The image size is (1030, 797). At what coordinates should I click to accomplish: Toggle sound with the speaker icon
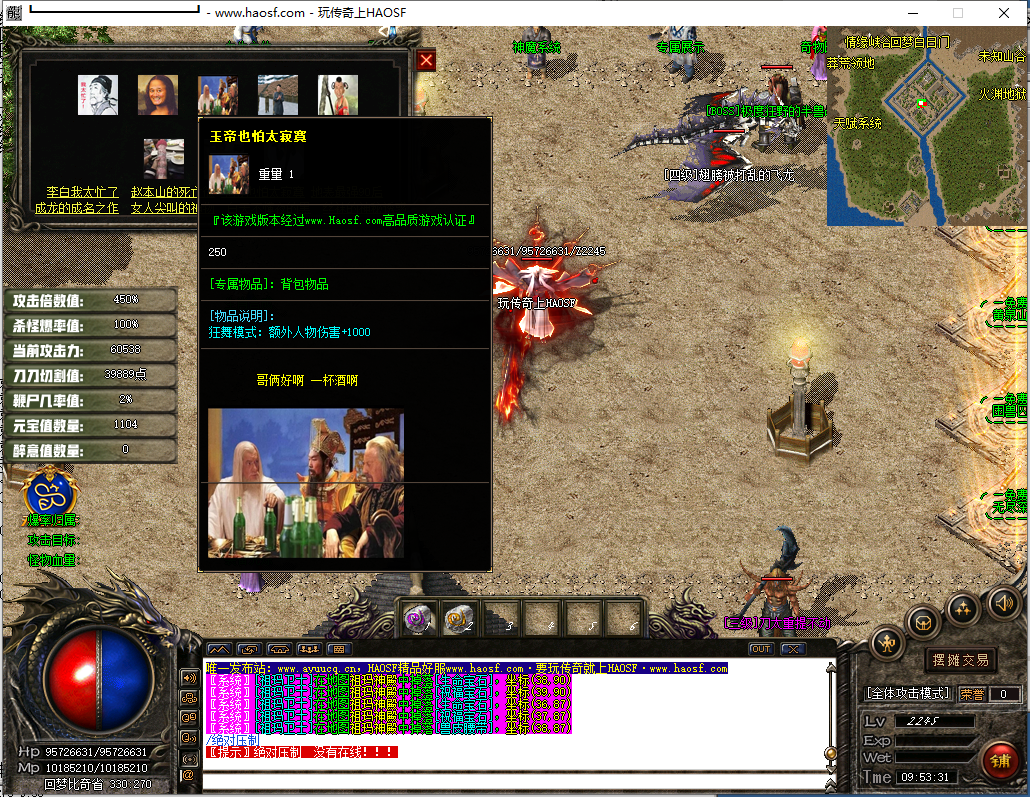click(x=1003, y=602)
